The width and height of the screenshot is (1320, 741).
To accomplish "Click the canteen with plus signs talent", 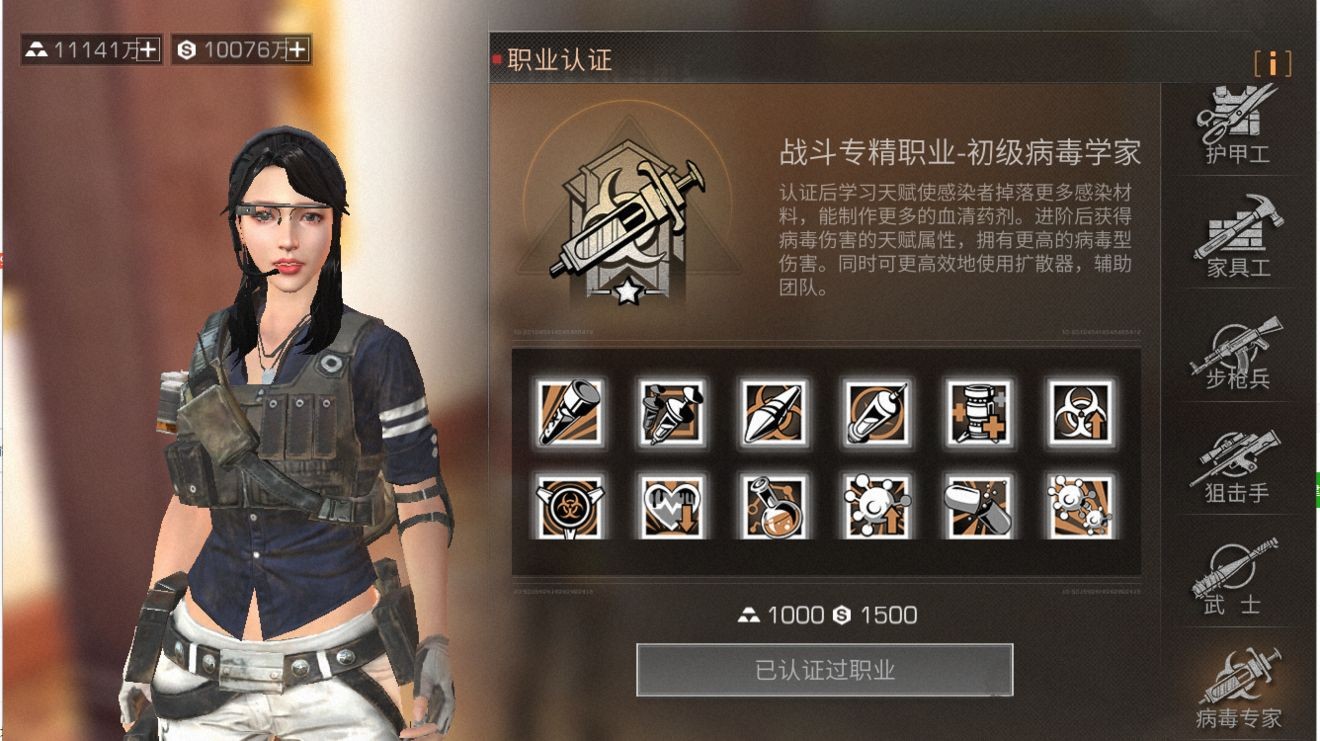I will tap(980, 410).
